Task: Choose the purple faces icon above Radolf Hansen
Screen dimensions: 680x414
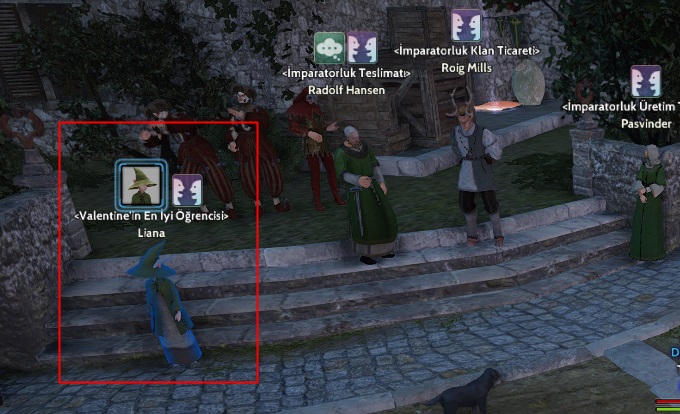Action: tap(362, 48)
